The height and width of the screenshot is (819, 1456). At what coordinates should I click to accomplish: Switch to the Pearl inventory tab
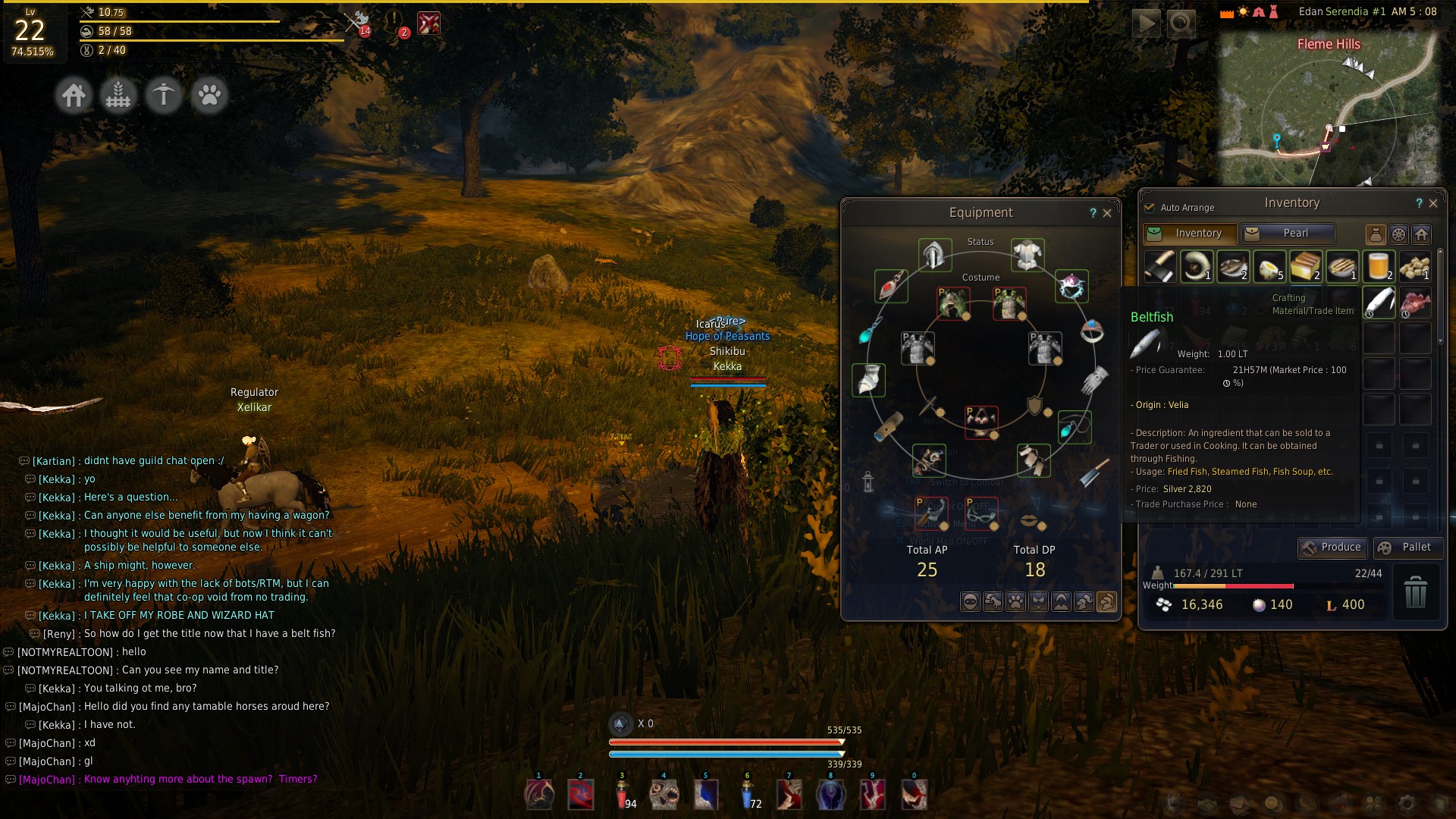coord(1287,234)
